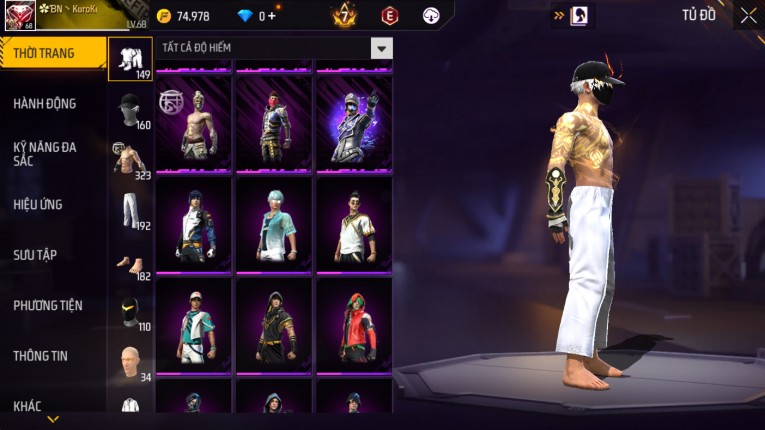Switch to Phương Tiện category
The height and width of the screenshot is (430, 765).
(48, 305)
